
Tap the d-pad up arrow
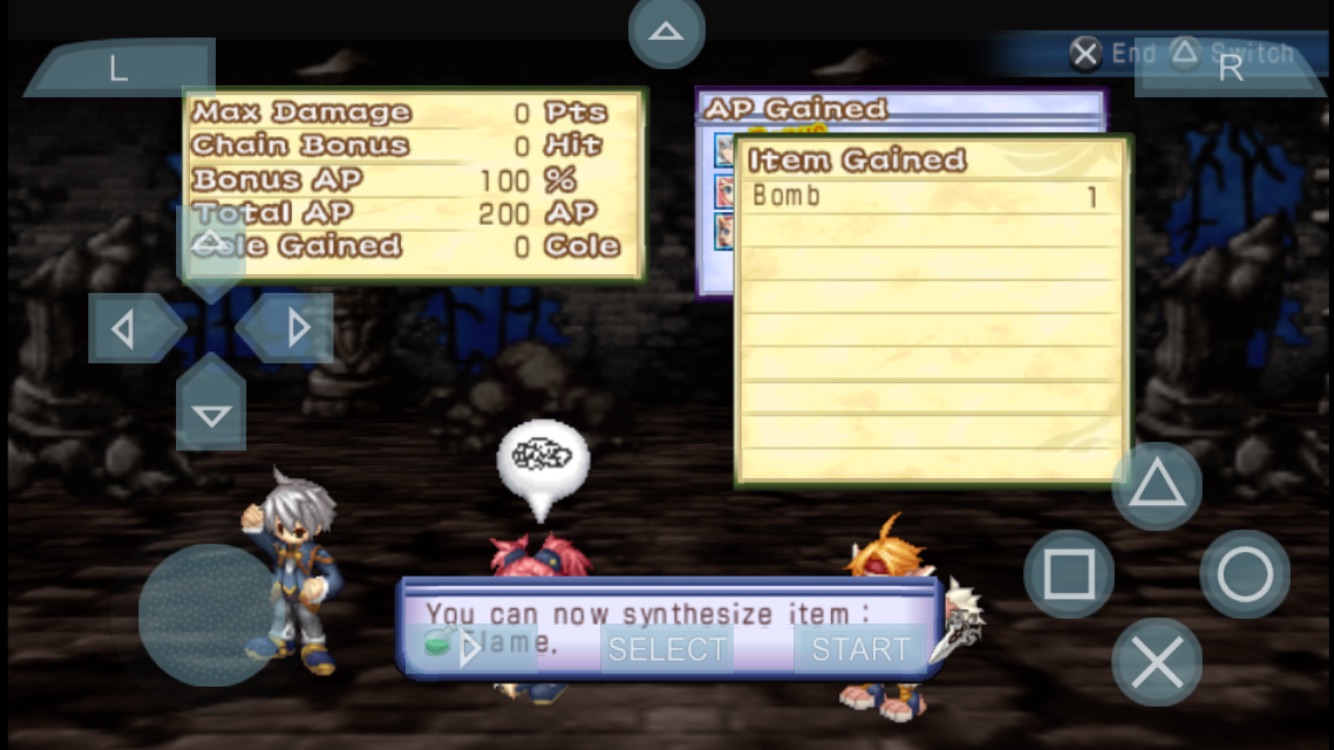pos(211,243)
